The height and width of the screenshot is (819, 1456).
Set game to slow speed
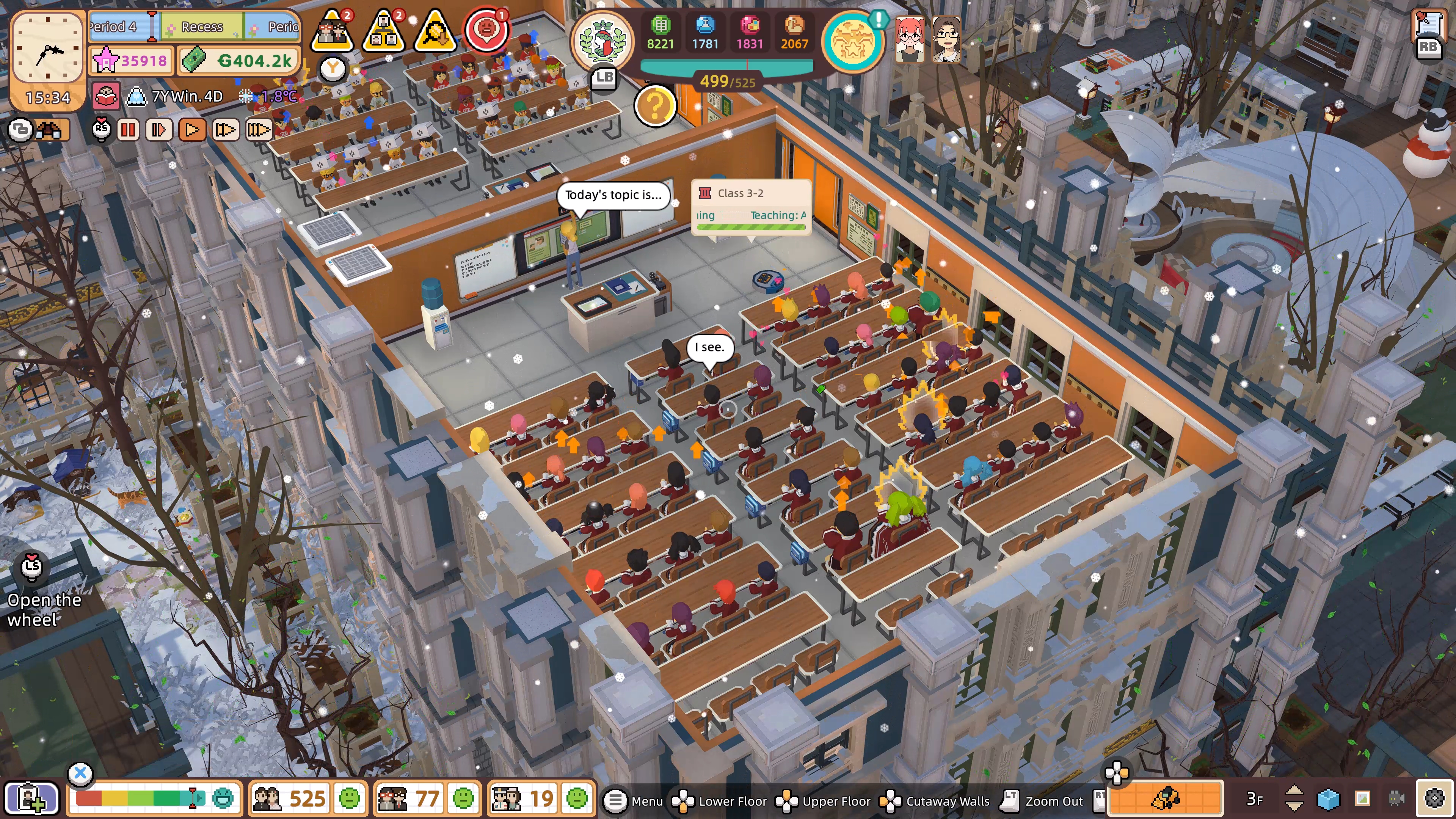click(x=159, y=130)
